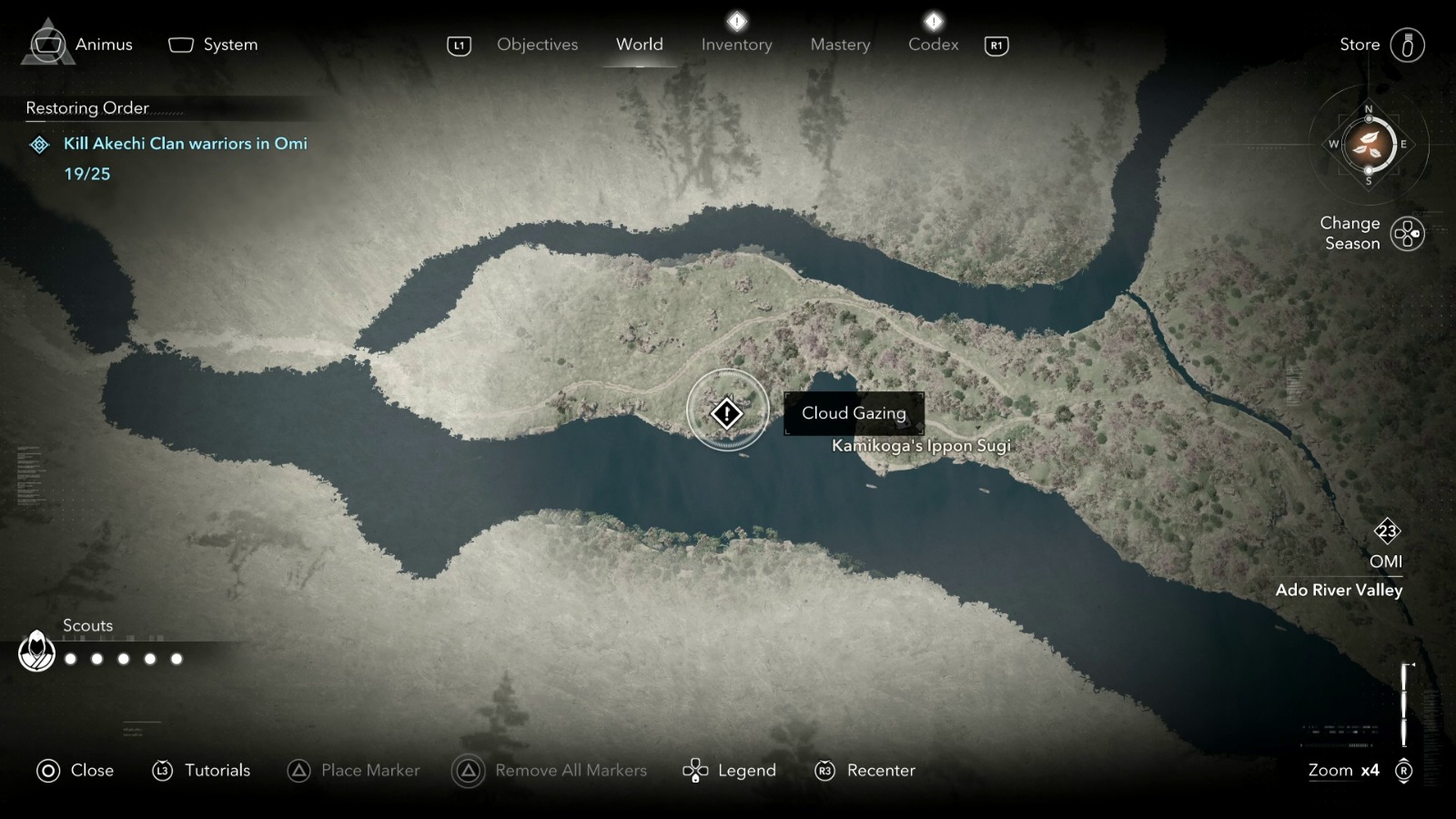Place a marker on the map

tap(353, 771)
